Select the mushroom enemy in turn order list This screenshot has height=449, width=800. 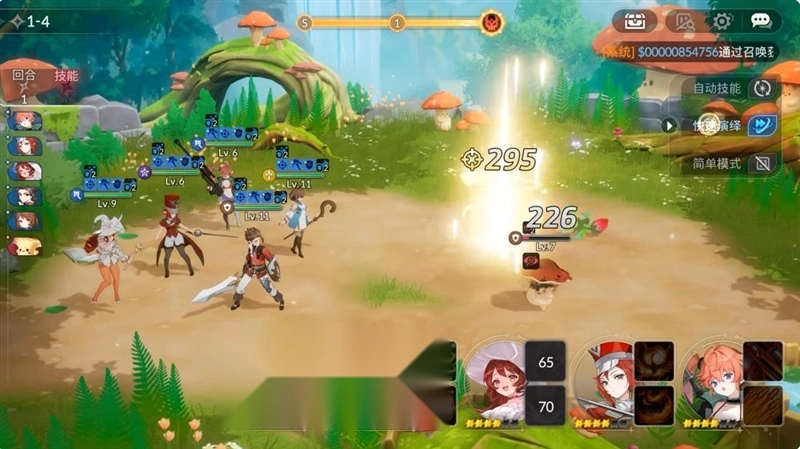click(x=24, y=246)
